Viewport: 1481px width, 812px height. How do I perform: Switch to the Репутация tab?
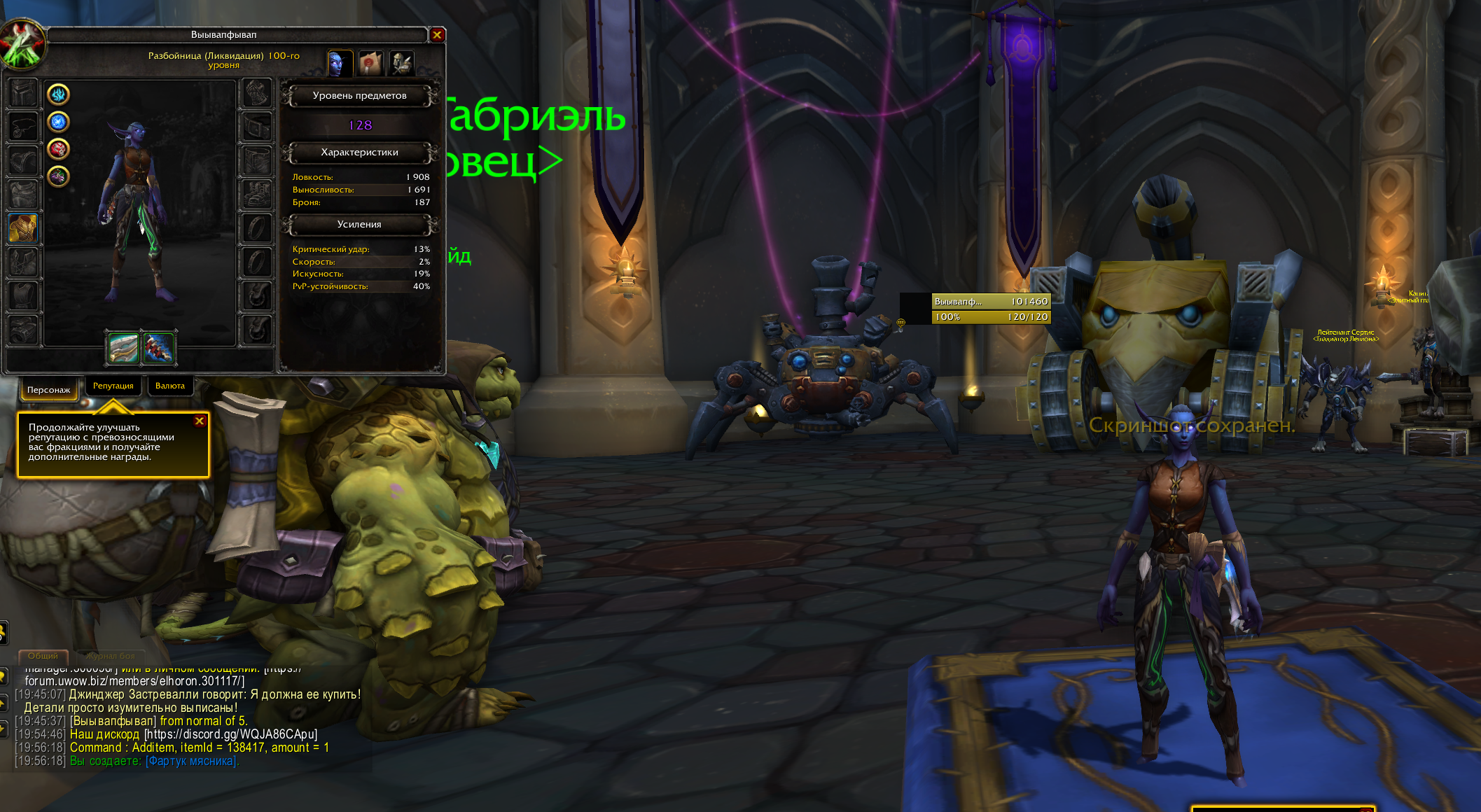(x=113, y=386)
